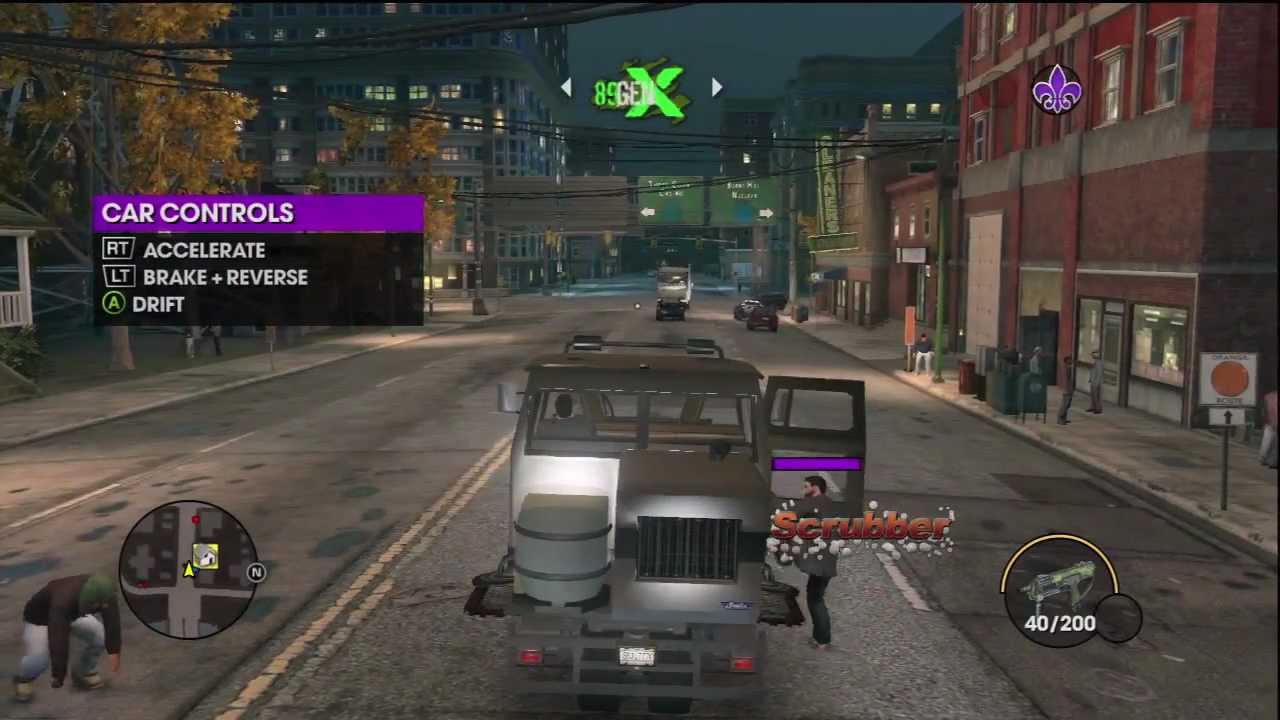Click the RT button icon beside ACCELERATE
The image size is (1280, 720).
click(116, 250)
